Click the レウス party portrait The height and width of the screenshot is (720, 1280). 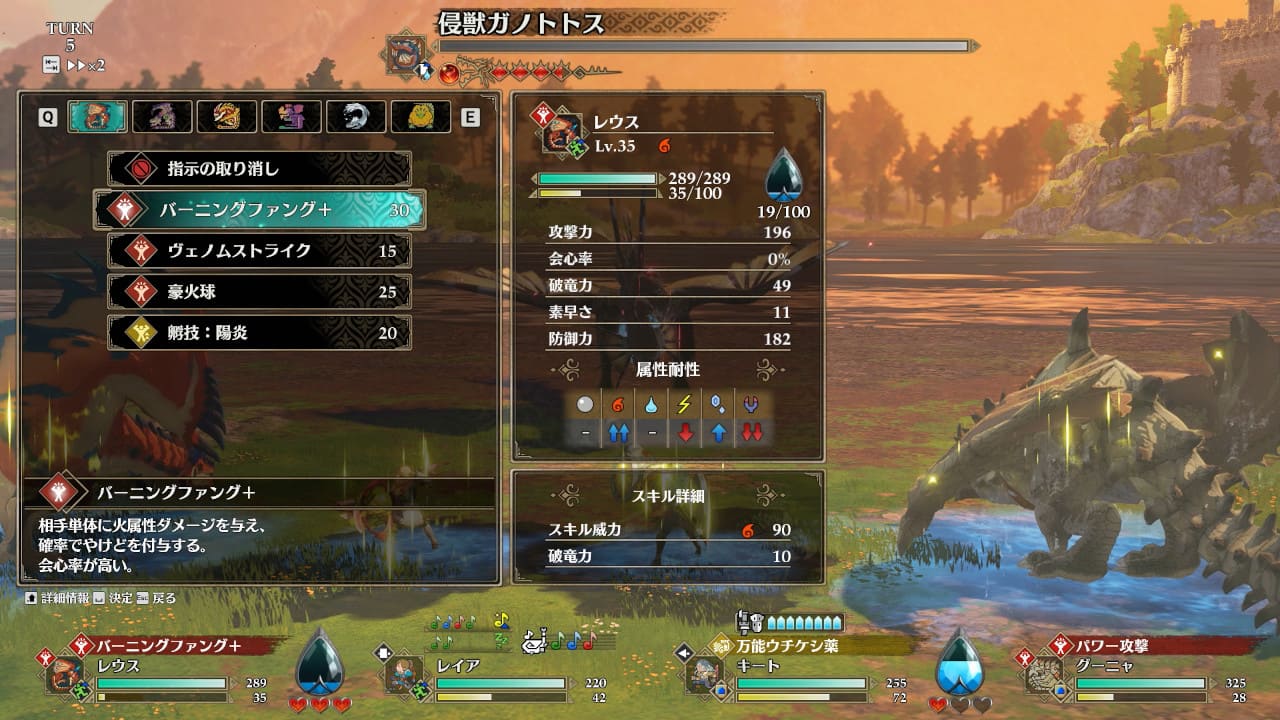click(64, 674)
